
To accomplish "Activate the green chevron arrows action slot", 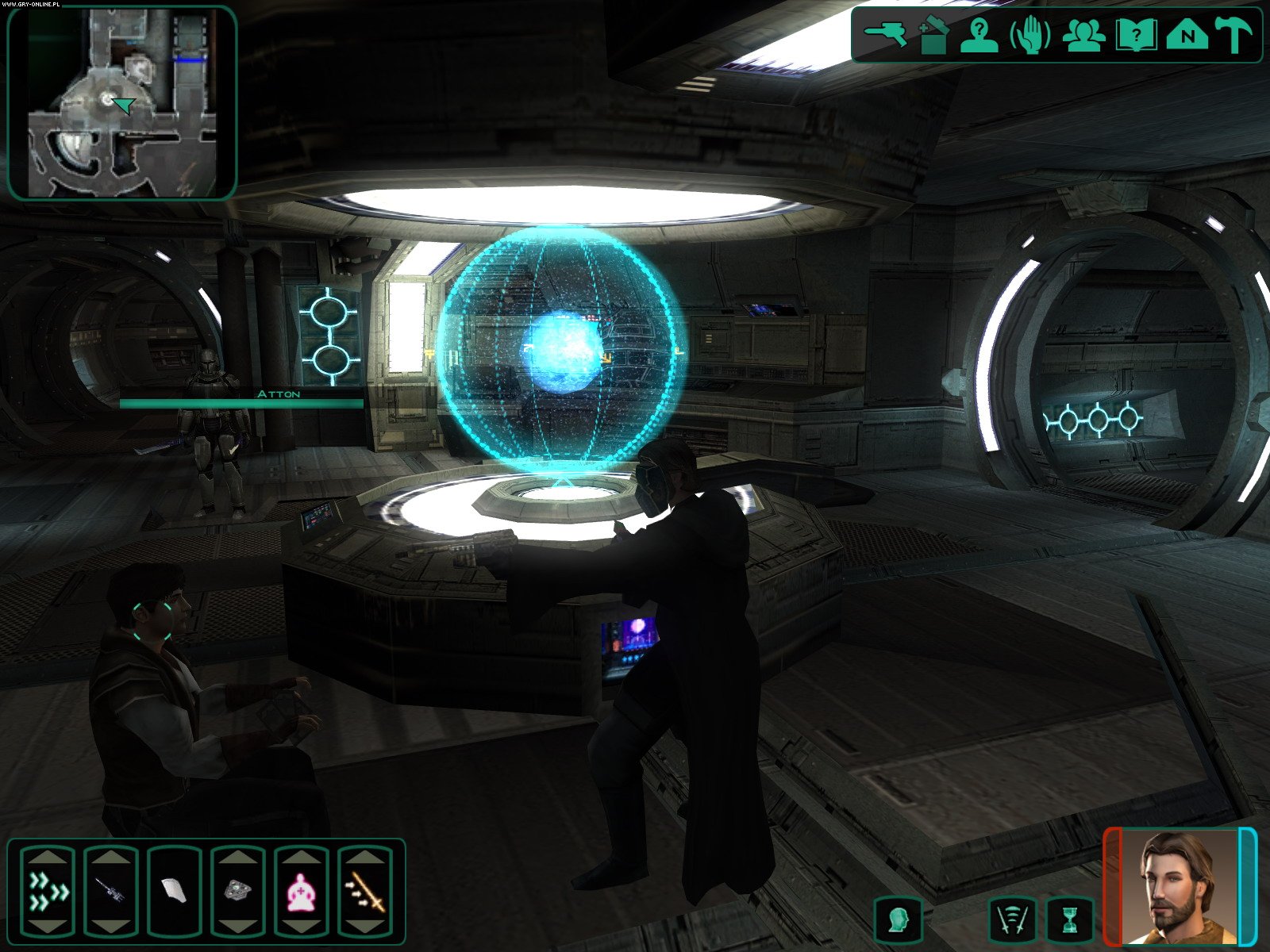I will coord(48,892).
